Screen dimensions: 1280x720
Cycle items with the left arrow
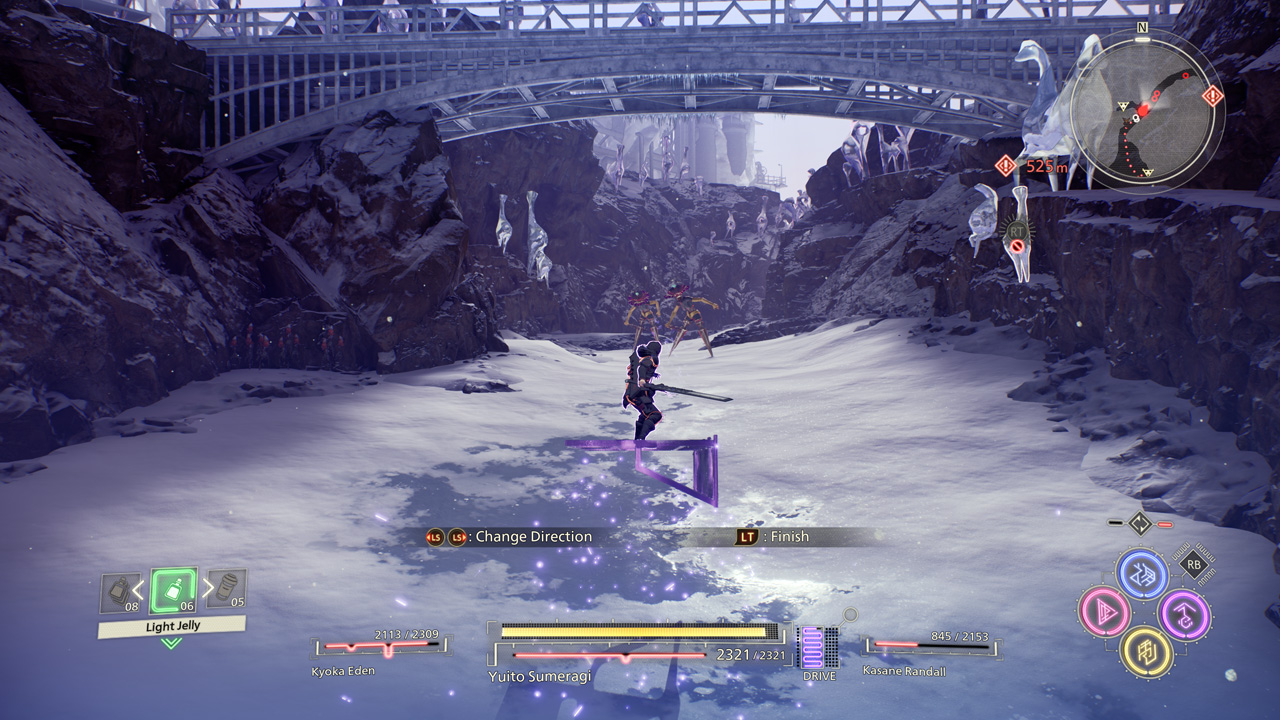click(140, 588)
